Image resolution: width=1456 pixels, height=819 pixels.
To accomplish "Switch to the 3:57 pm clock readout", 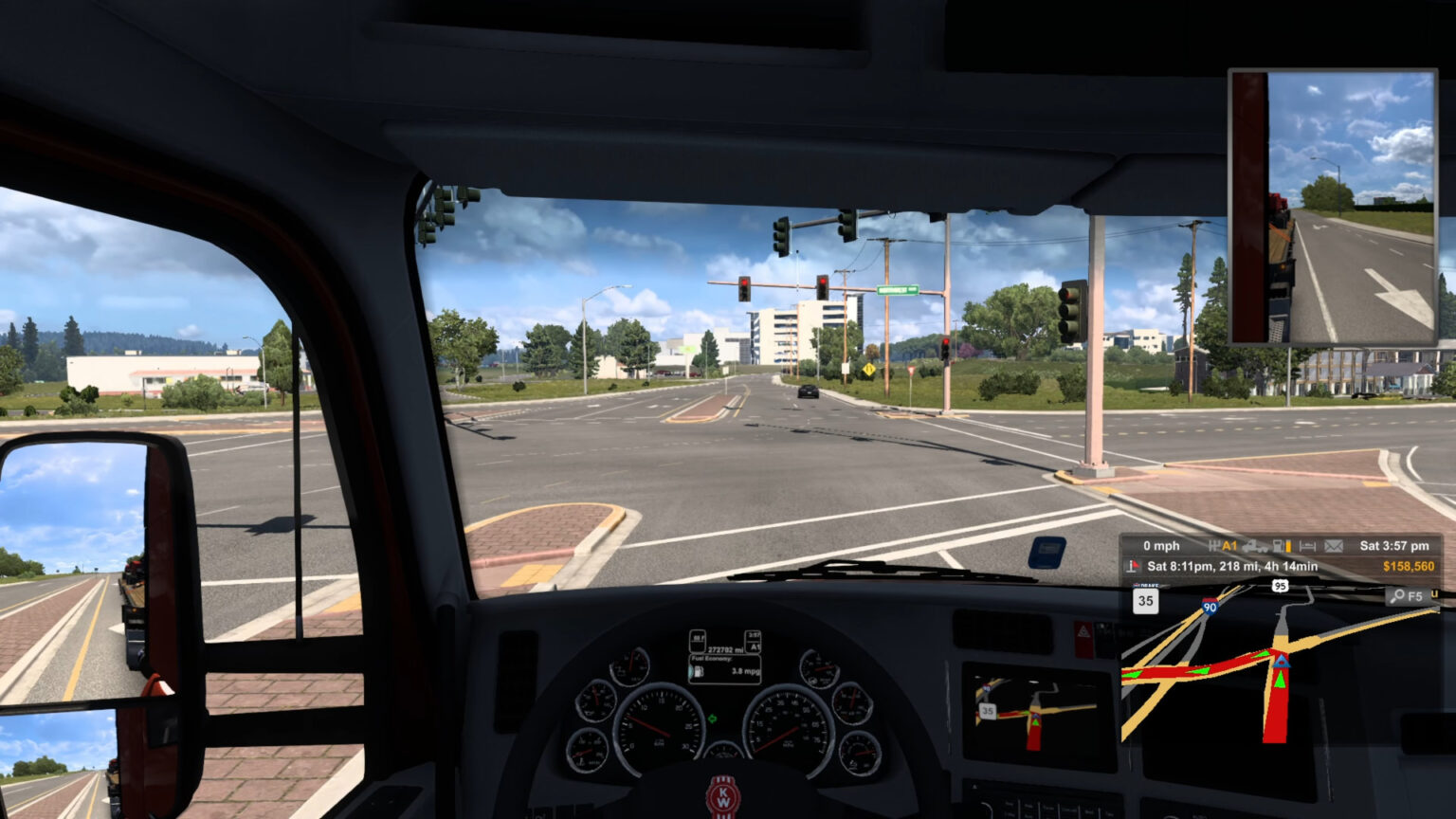I will (1395, 546).
